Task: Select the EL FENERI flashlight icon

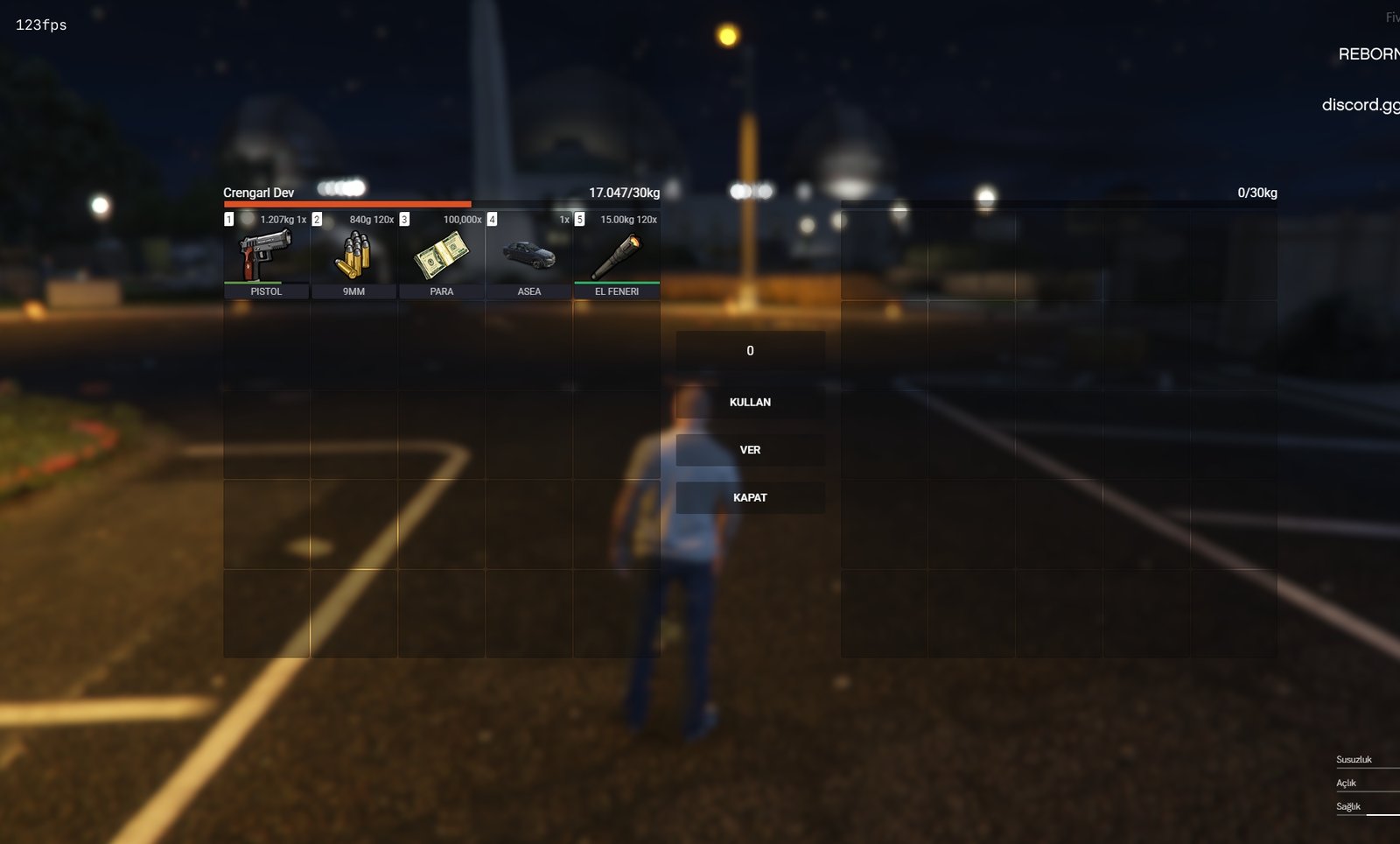Action: click(617, 253)
